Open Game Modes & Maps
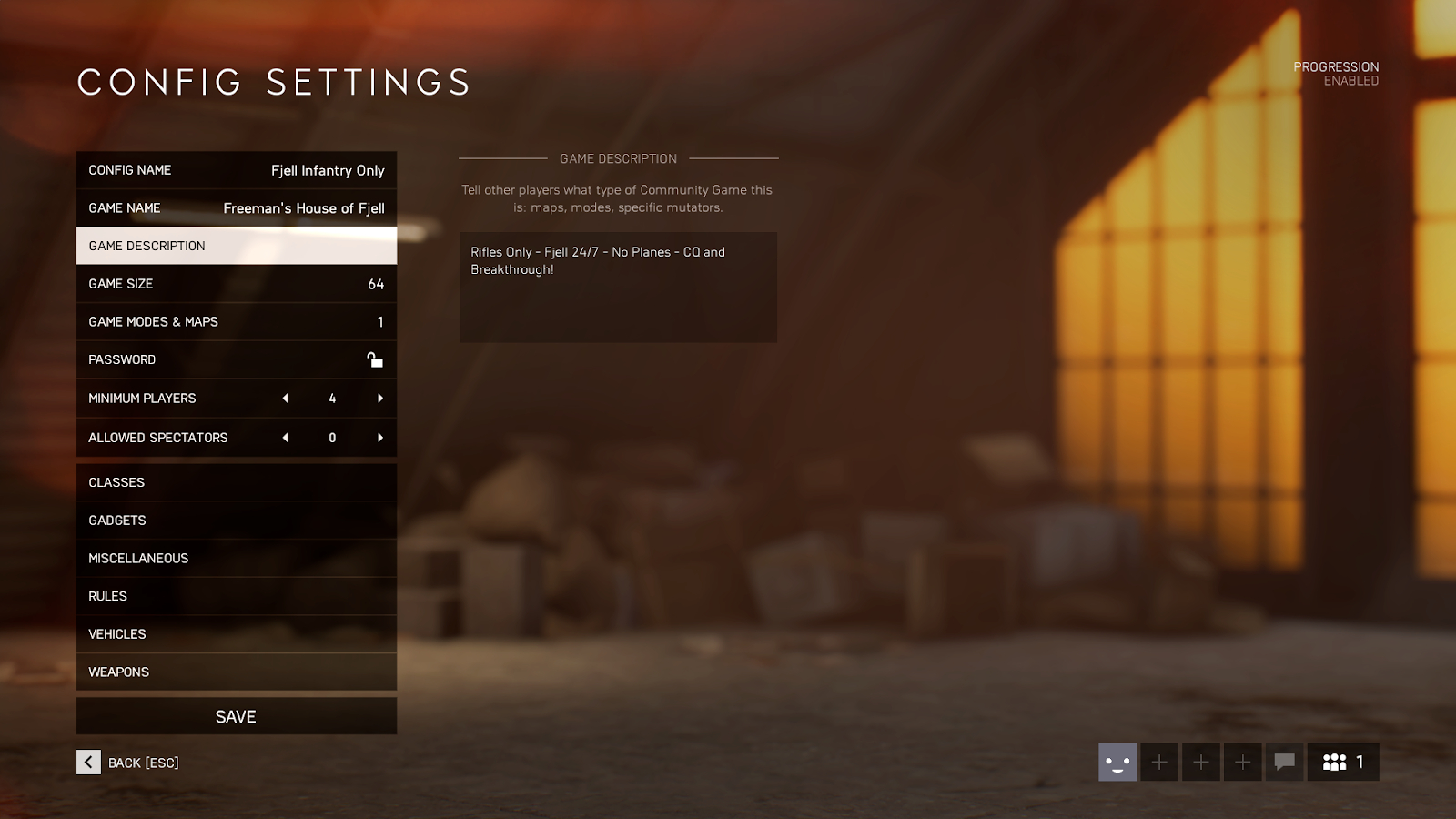 [236, 322]
